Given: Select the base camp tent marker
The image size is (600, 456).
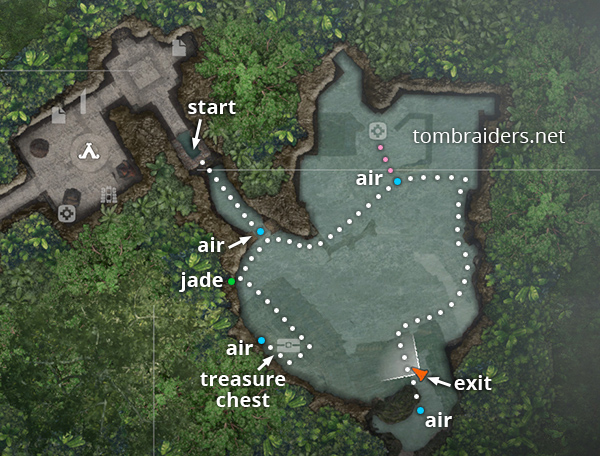Looking at the screenshot, I should [x=91, y=152].
